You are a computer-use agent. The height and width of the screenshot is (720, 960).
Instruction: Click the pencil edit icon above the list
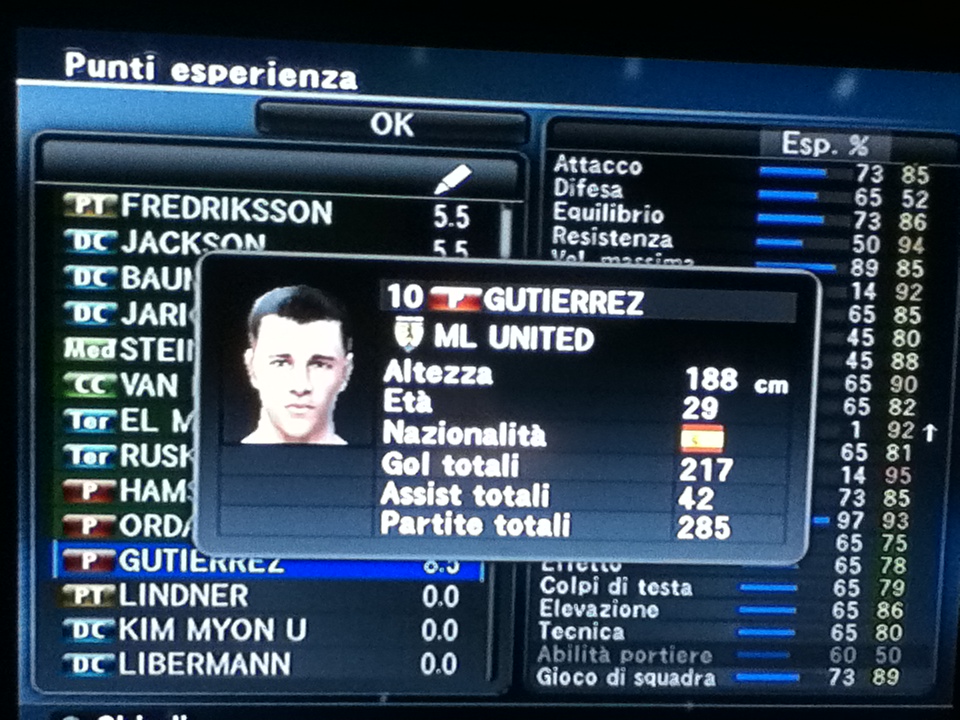coord(452,179)
